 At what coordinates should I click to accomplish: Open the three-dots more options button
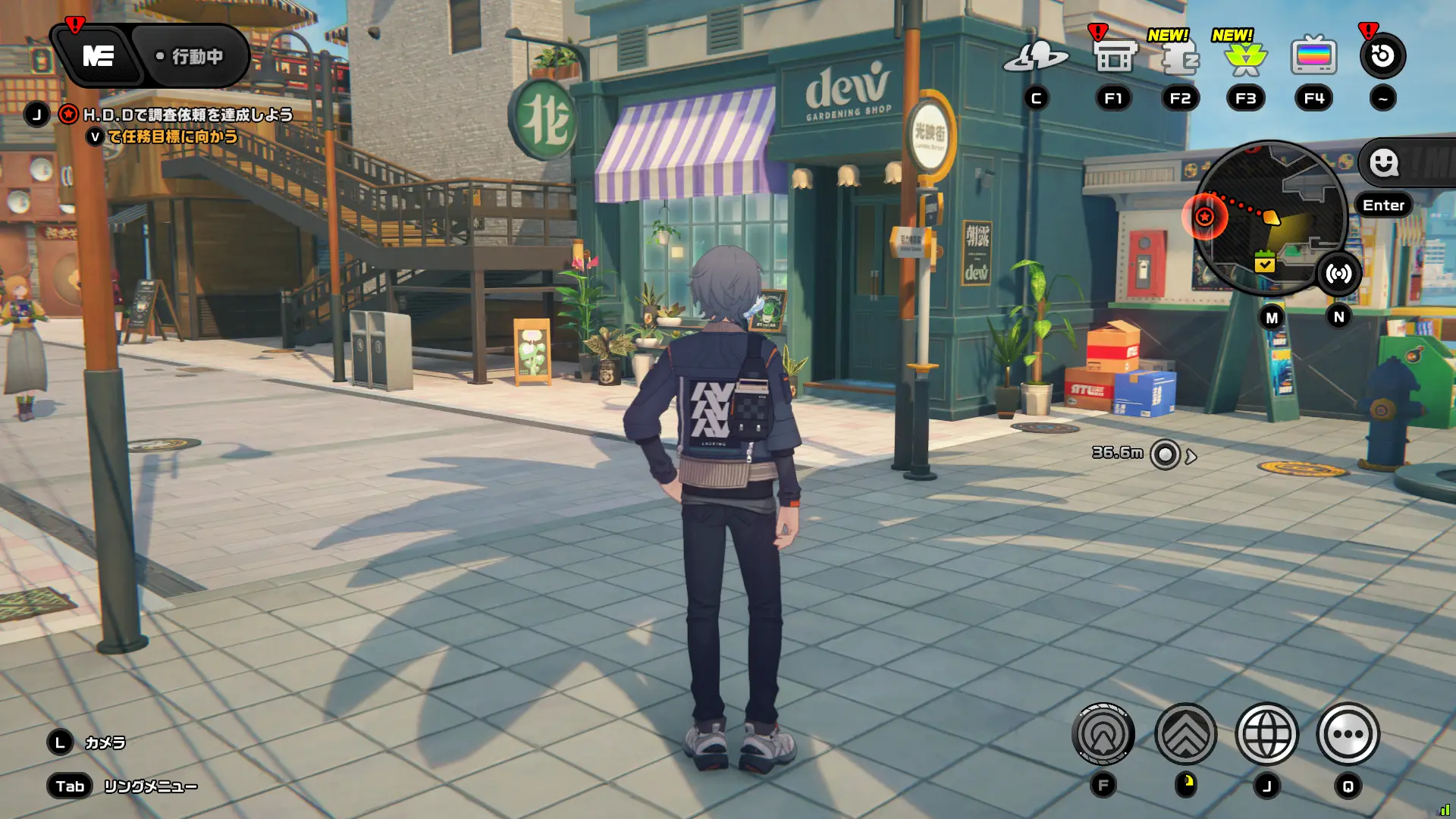1348,734
